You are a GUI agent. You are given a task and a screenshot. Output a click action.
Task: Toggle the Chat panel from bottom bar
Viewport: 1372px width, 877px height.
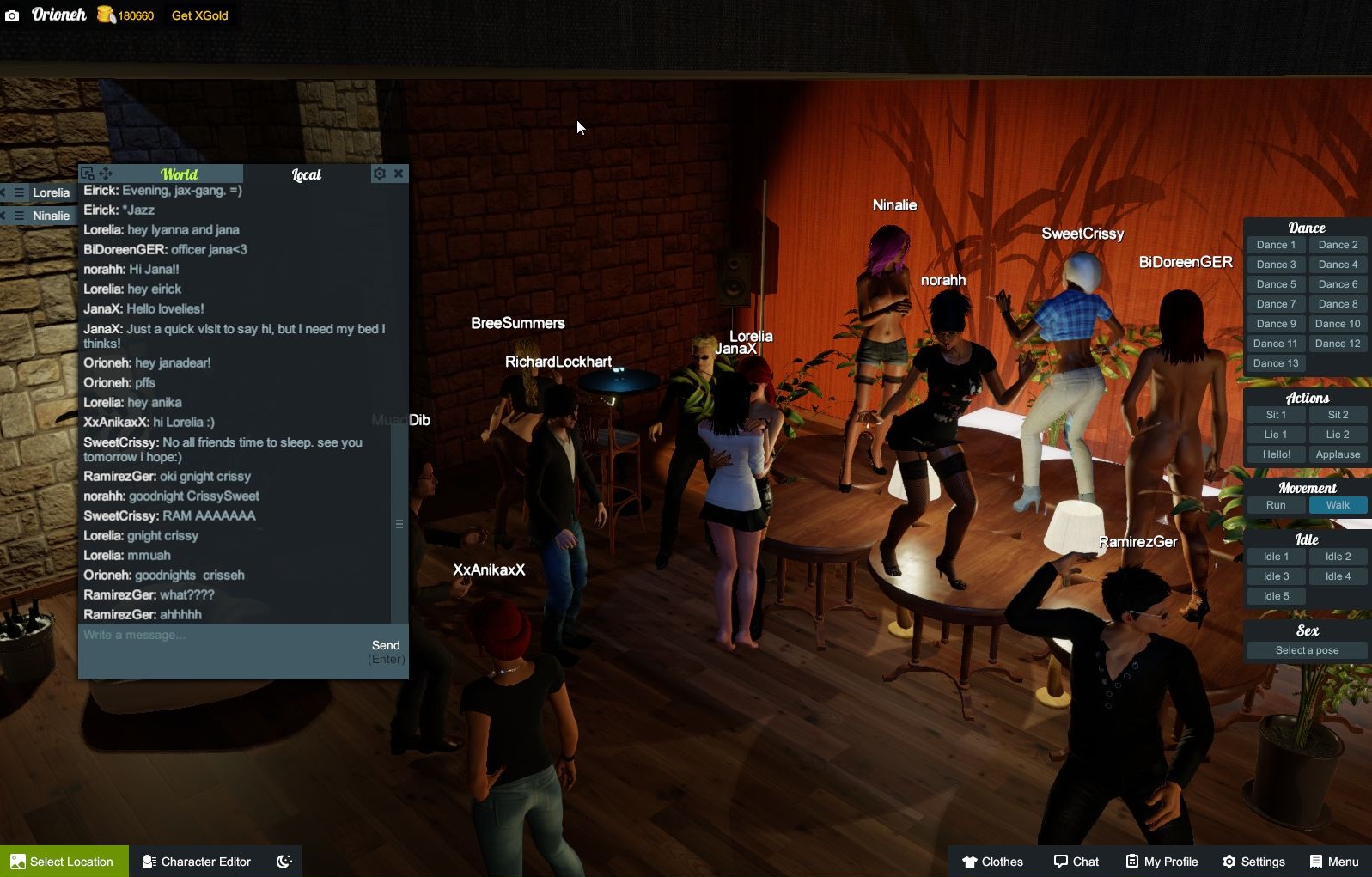point(1076,862)
